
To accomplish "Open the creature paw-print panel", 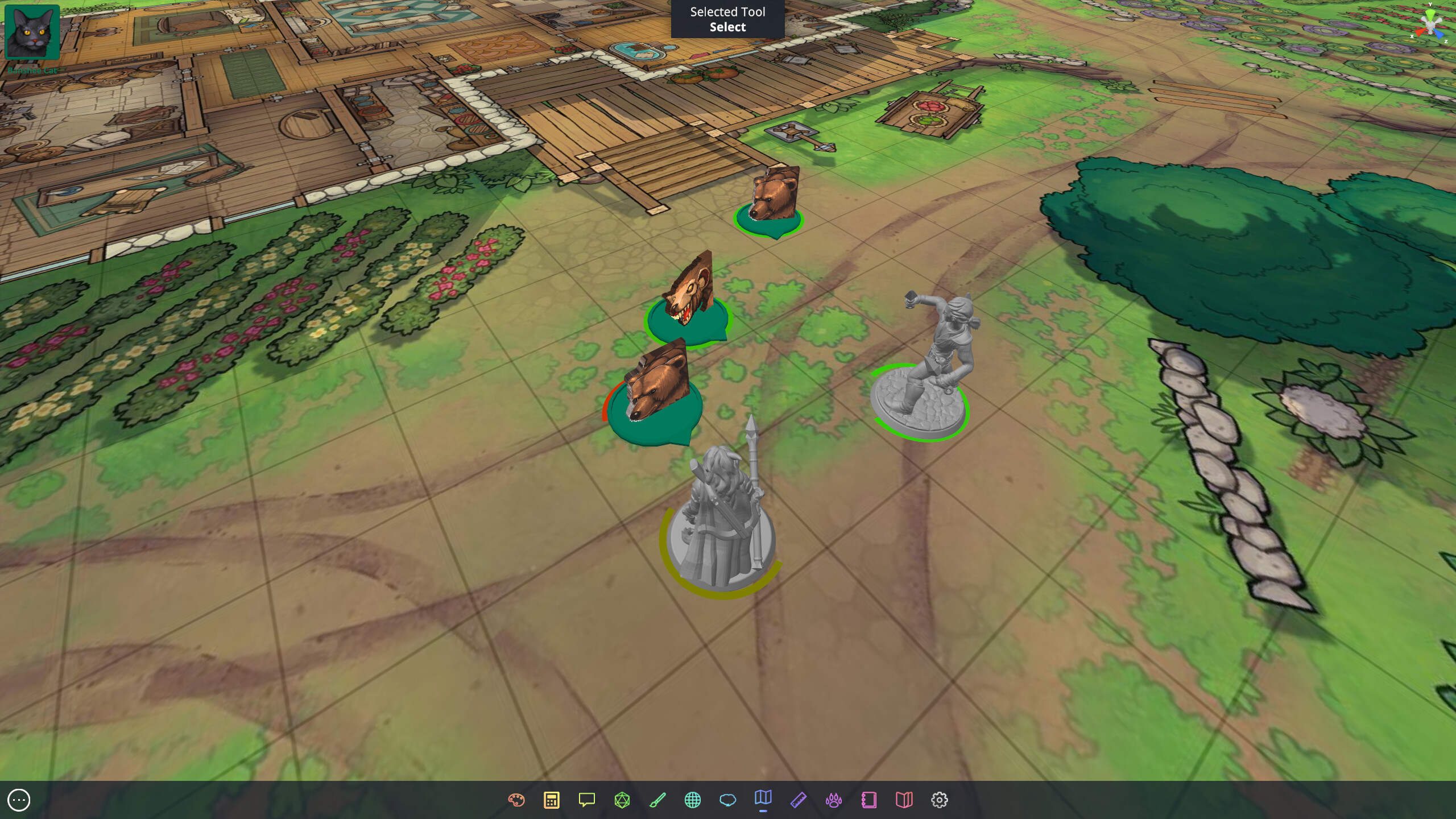I will pyautogui.click(x=833, y=799).
